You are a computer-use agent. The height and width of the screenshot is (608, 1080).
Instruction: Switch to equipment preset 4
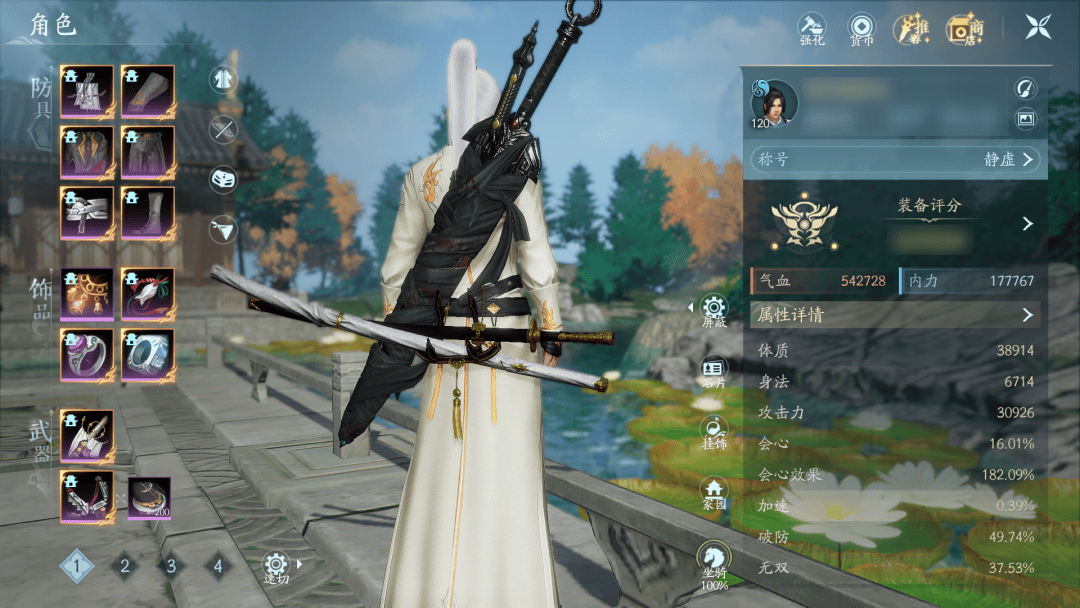coord(218,567)
